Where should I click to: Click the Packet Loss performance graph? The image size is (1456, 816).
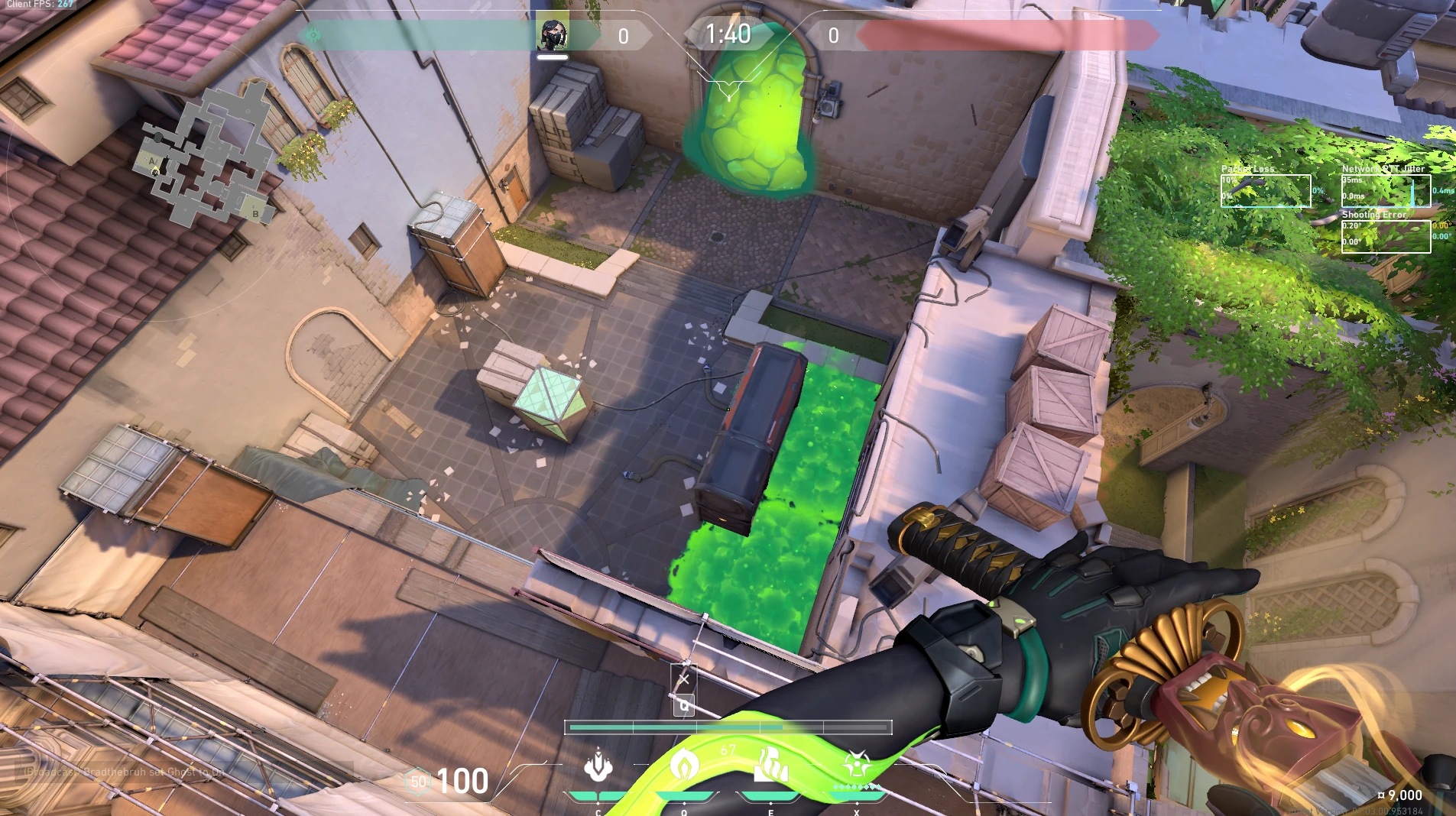point(1265,191)
